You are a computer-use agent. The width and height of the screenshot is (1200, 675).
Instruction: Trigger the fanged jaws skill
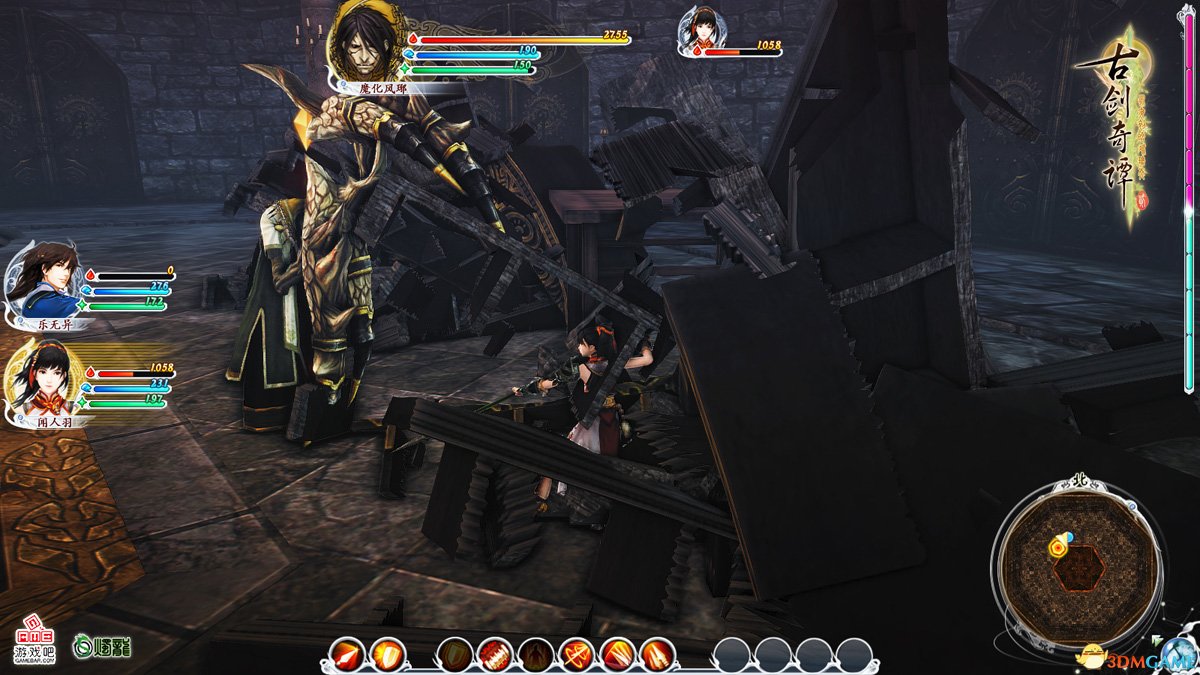[495, 655]
